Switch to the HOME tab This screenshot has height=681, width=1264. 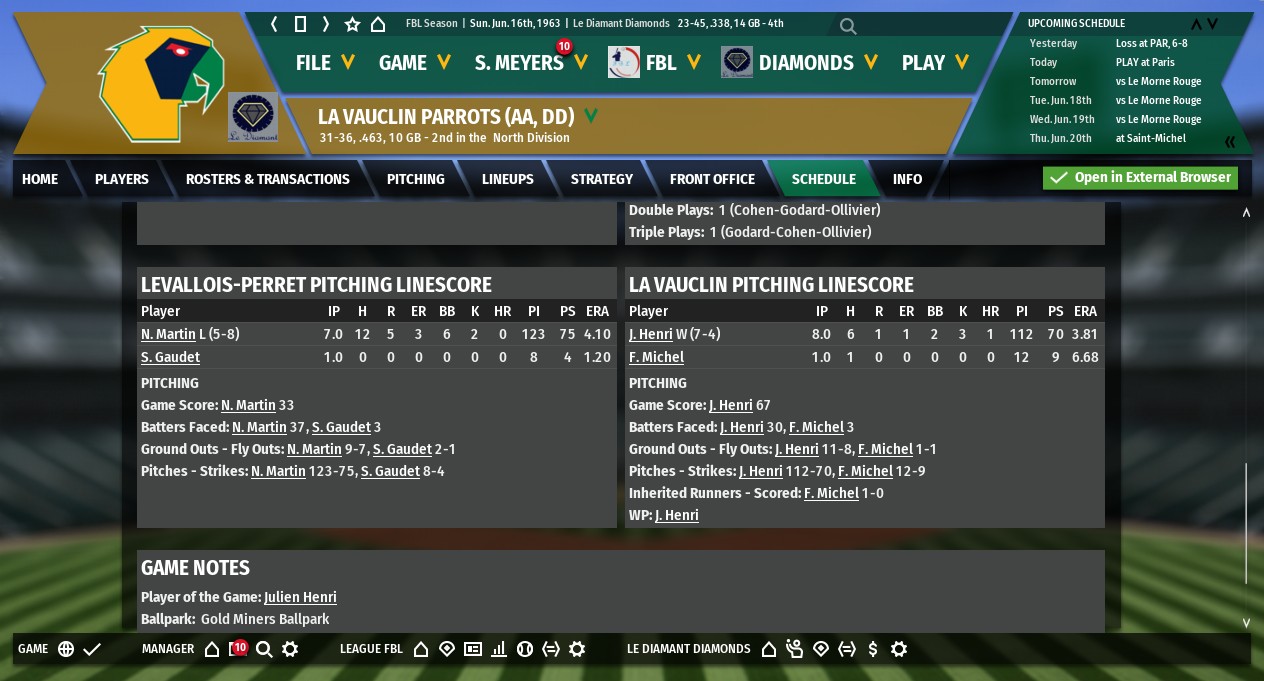(x=40, y=179)
